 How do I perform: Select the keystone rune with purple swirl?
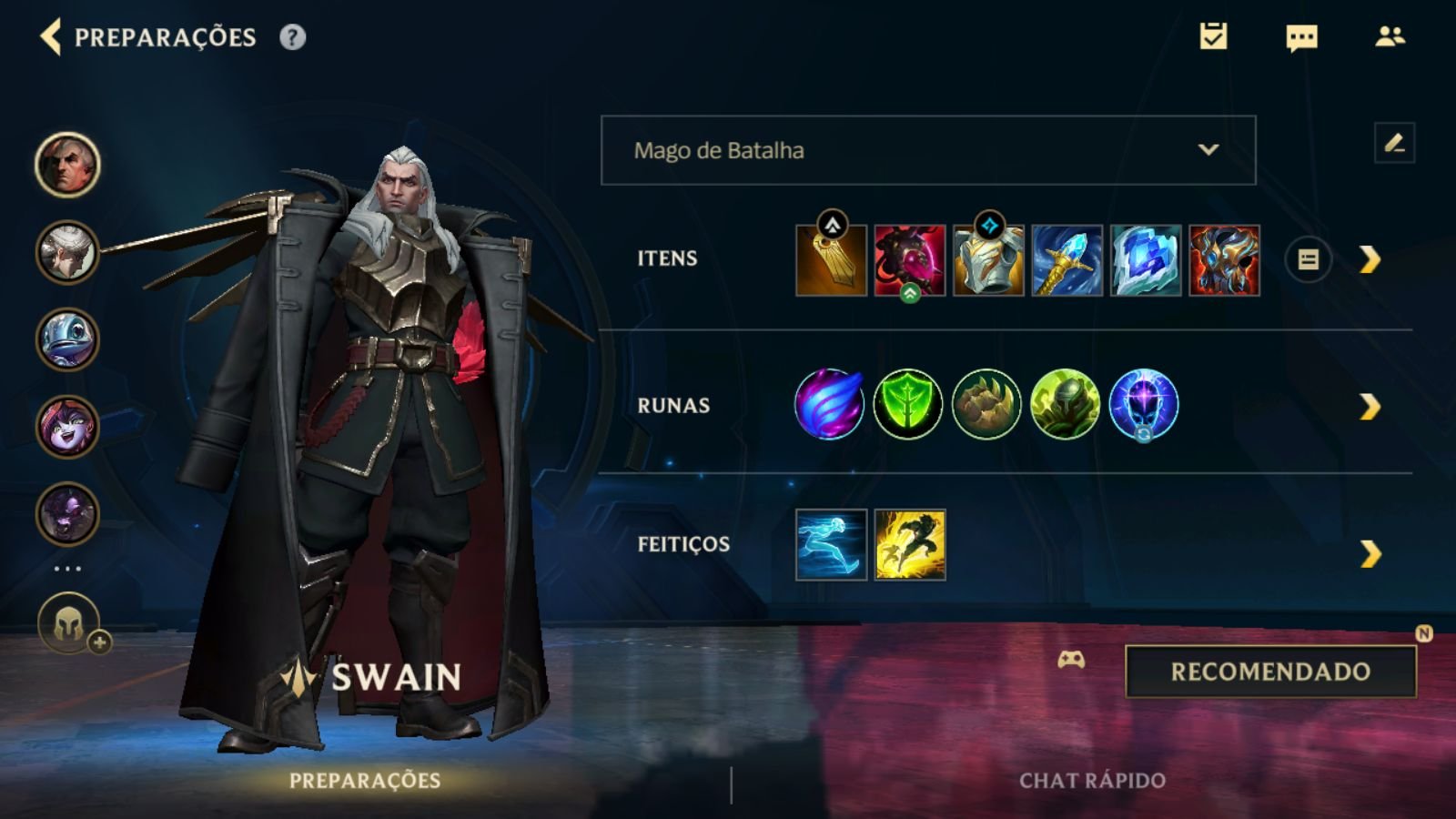pos(829,404)
